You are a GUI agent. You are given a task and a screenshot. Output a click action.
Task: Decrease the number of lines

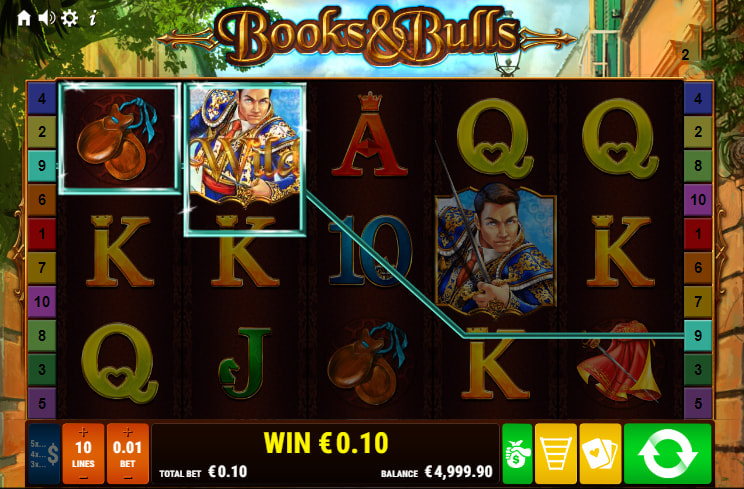83,476
